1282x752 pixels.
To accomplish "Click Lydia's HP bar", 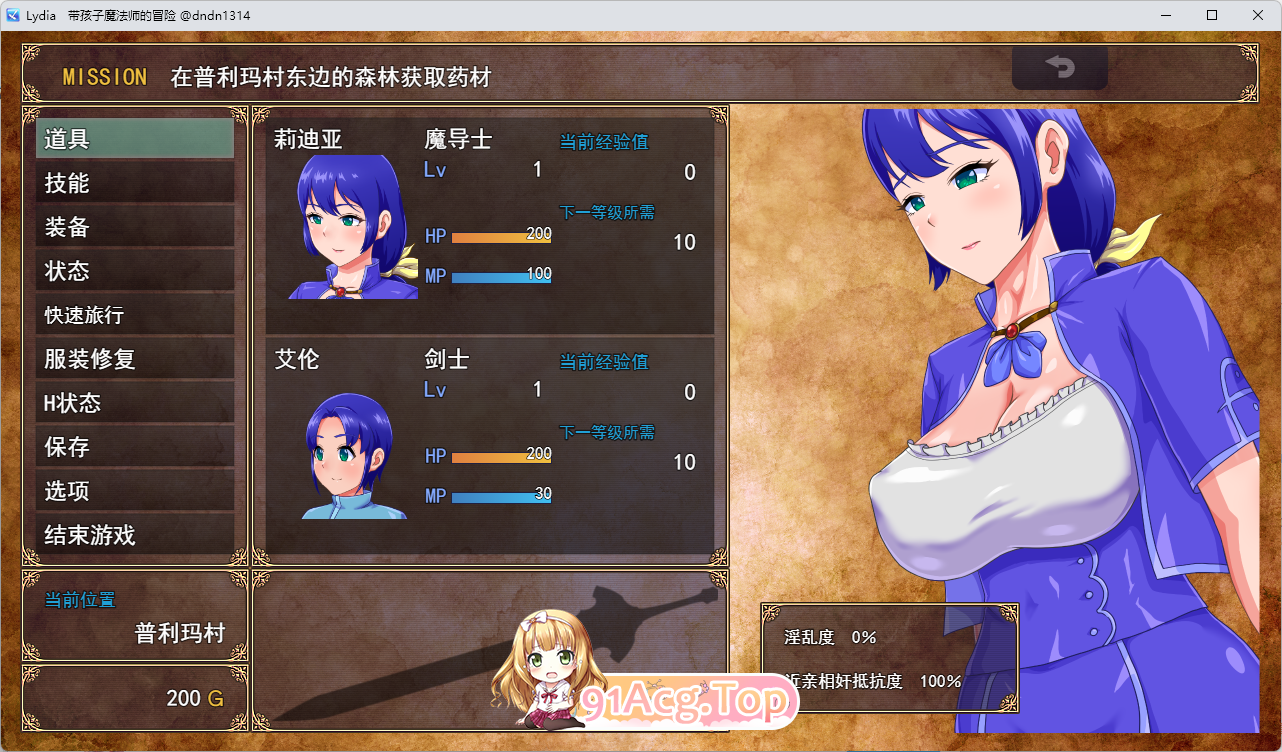I will (500, 236).
